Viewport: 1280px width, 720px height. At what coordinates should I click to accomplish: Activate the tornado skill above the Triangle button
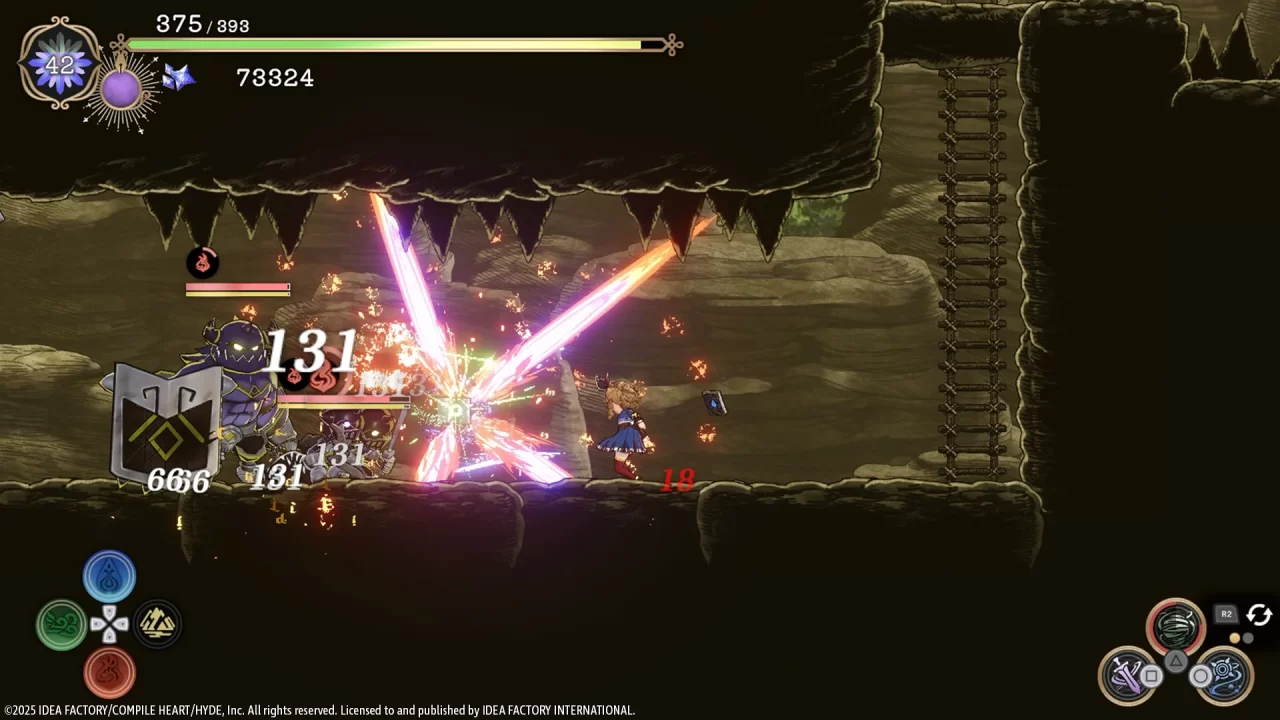pos(1175,625)
